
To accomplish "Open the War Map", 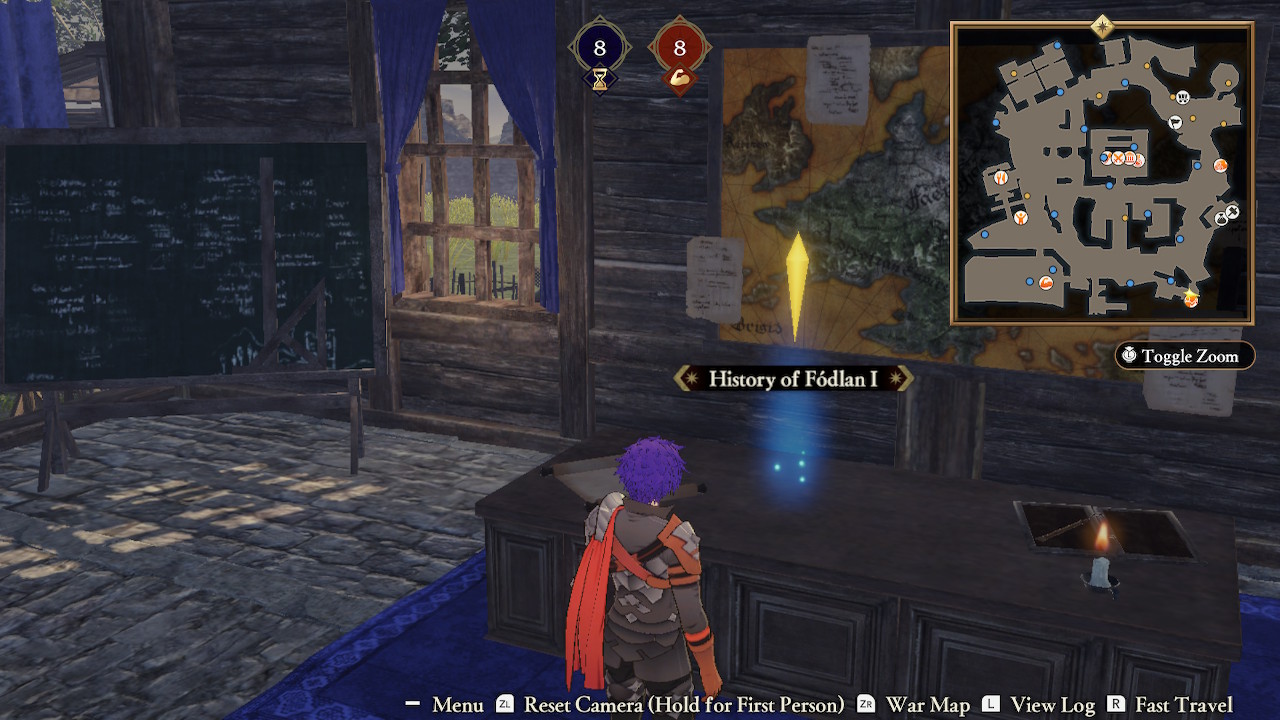I will [929, 704].
